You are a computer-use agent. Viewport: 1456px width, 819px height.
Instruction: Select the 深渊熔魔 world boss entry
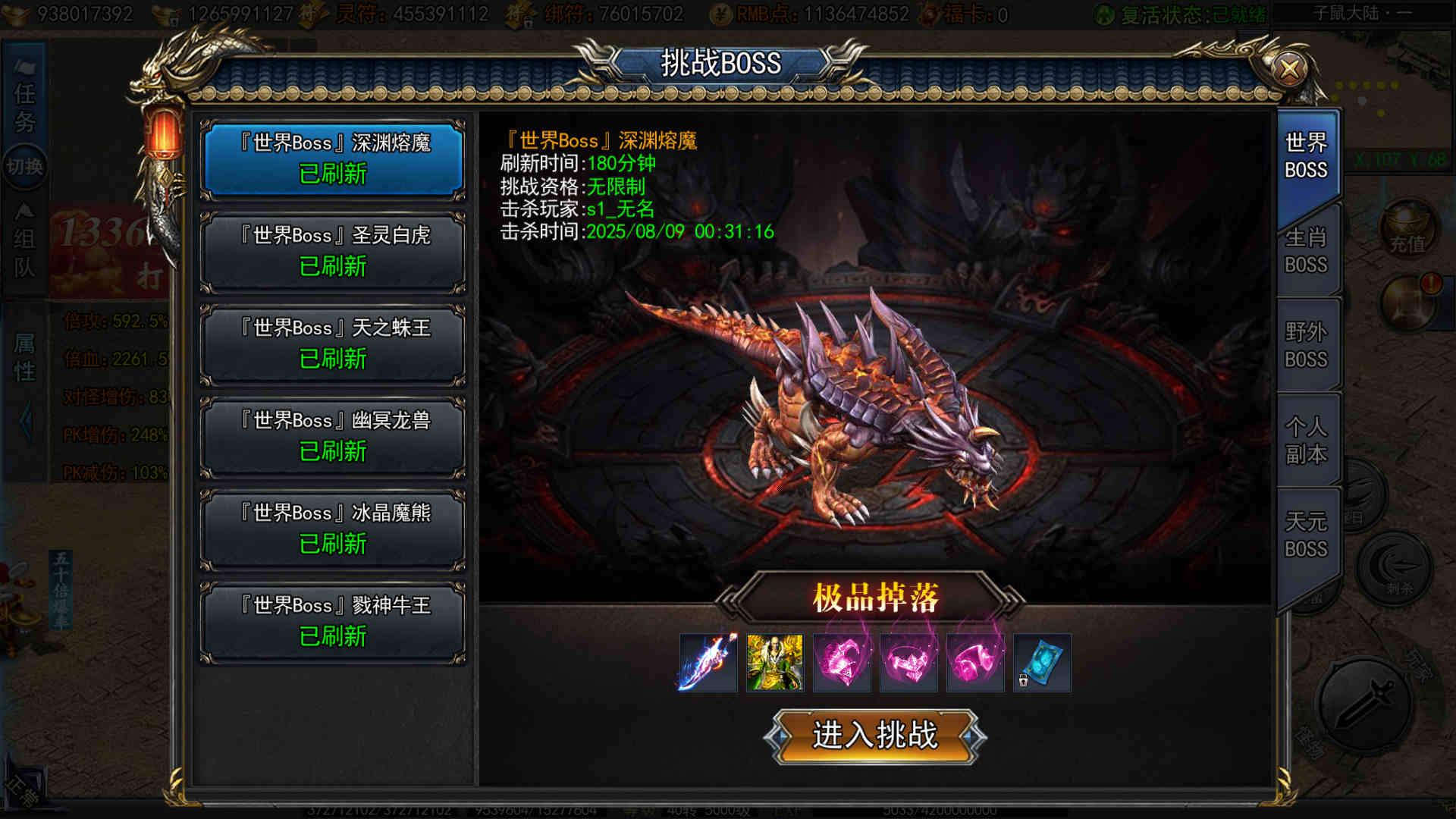coord(333,159)
